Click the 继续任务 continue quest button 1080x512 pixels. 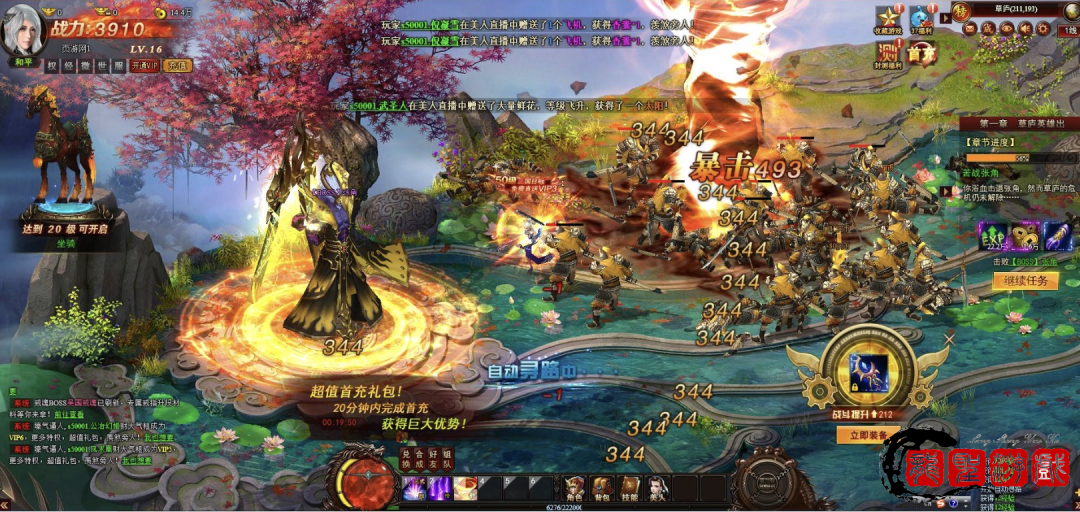pos(1024,281)
